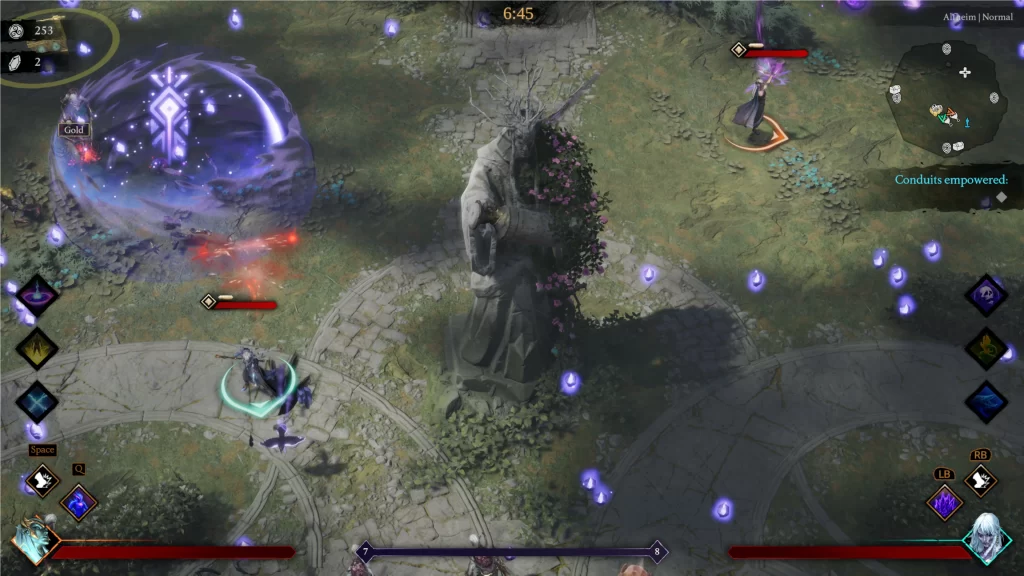This screenshot has width=1024, height=576.
Task: Open the octagonal minimap
Action: (x=944, y=98)
